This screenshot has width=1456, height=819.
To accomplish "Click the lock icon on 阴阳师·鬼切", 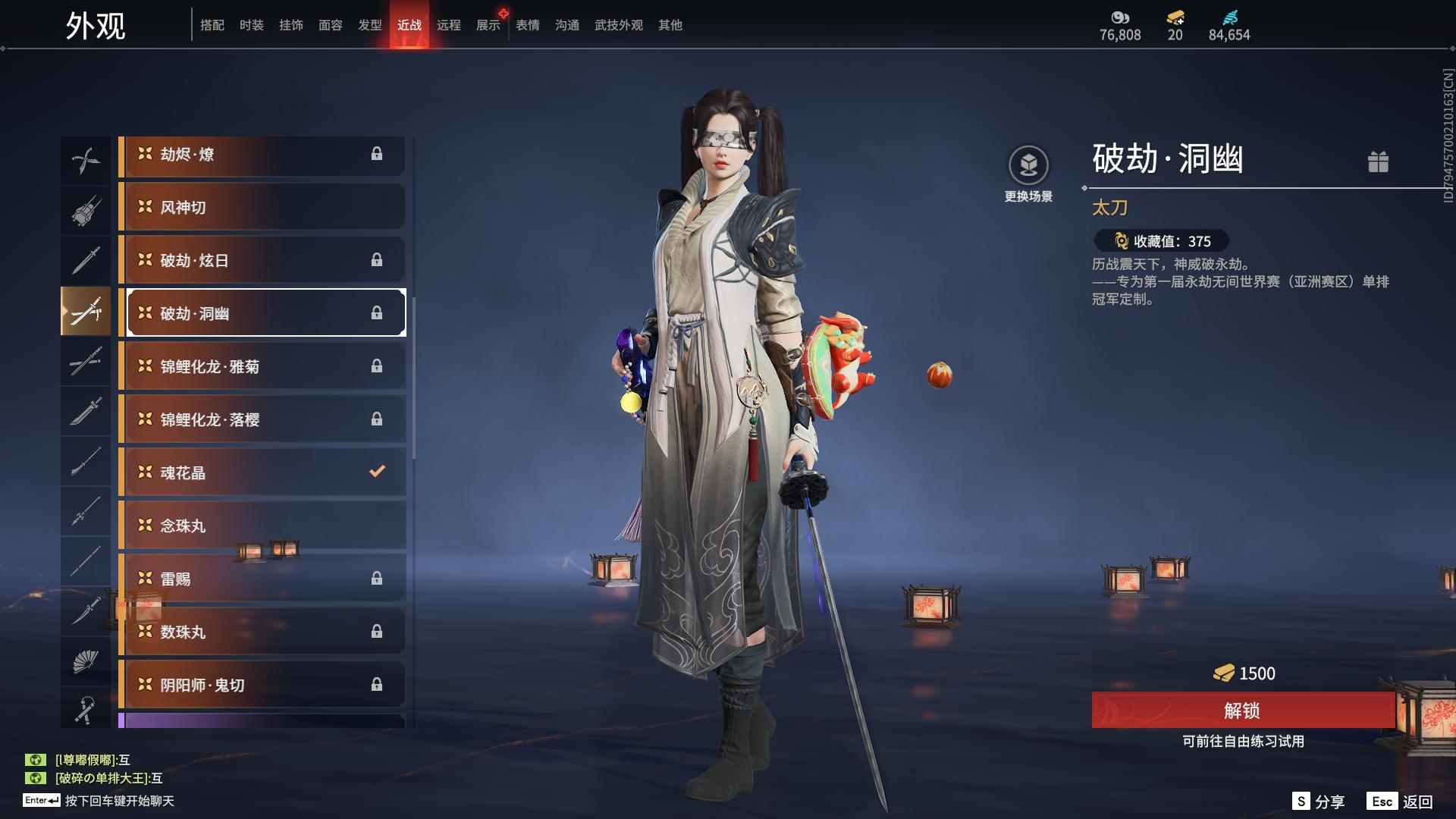I will (377, 684).
